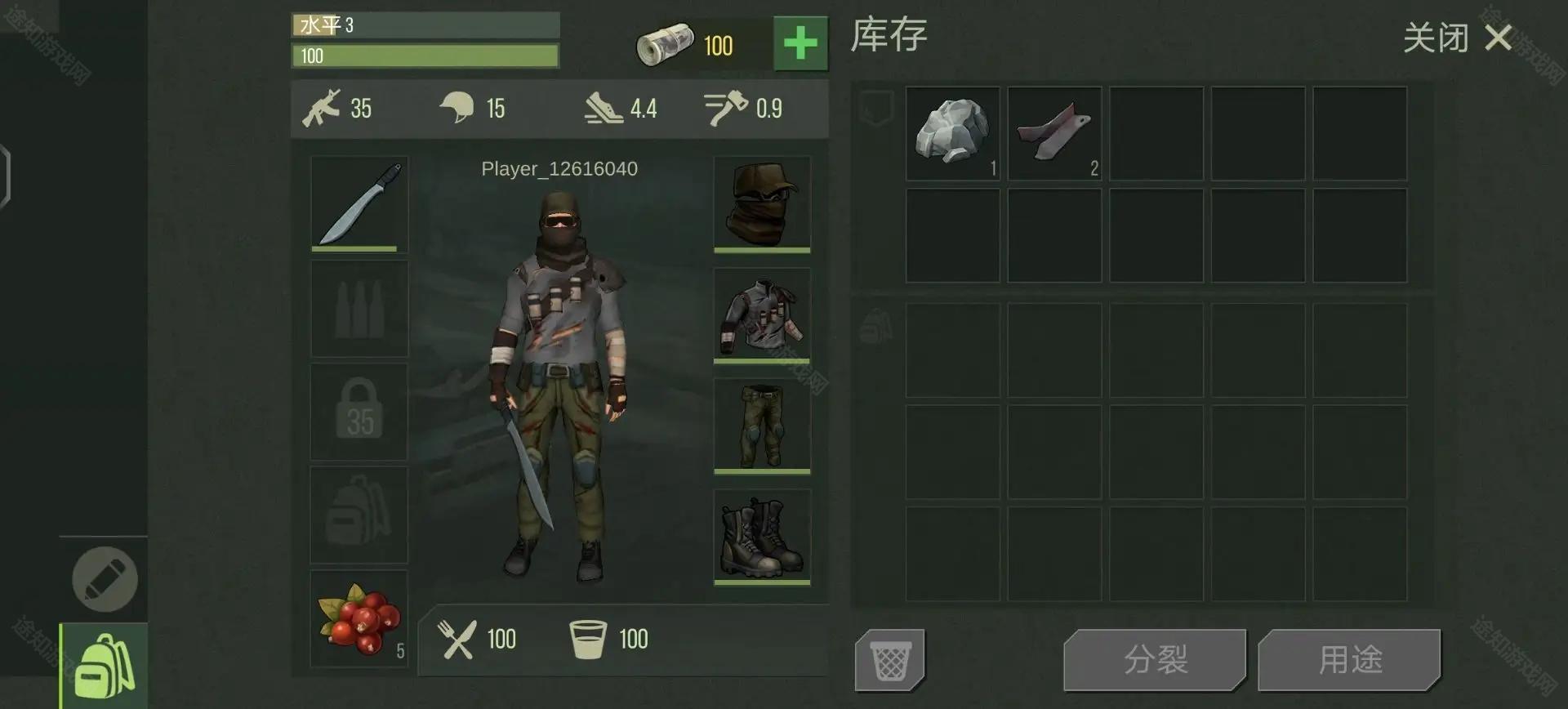Select the empty backpack equipment slot
The height and width of the screenshot is (709, 1568).
click(359, 515)
